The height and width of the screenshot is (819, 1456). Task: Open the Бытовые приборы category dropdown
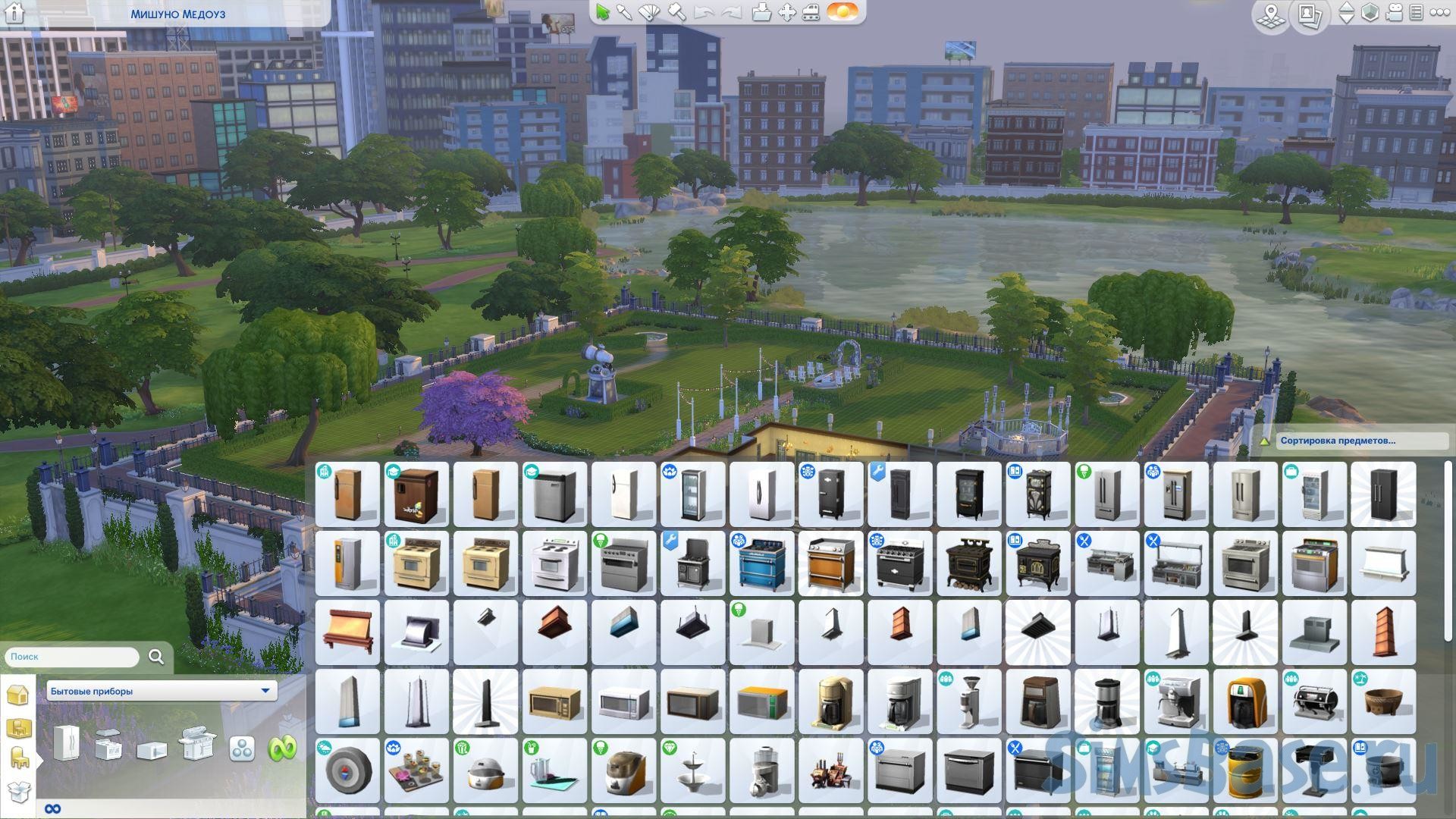point(161,691)
